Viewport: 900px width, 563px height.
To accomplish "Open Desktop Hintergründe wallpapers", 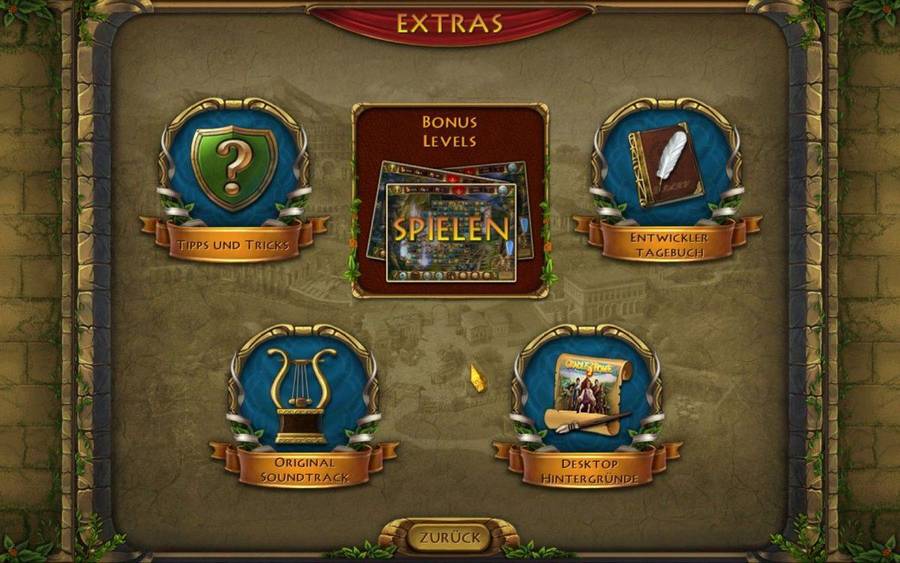I will pyautogui.click(x=586, y=398).
